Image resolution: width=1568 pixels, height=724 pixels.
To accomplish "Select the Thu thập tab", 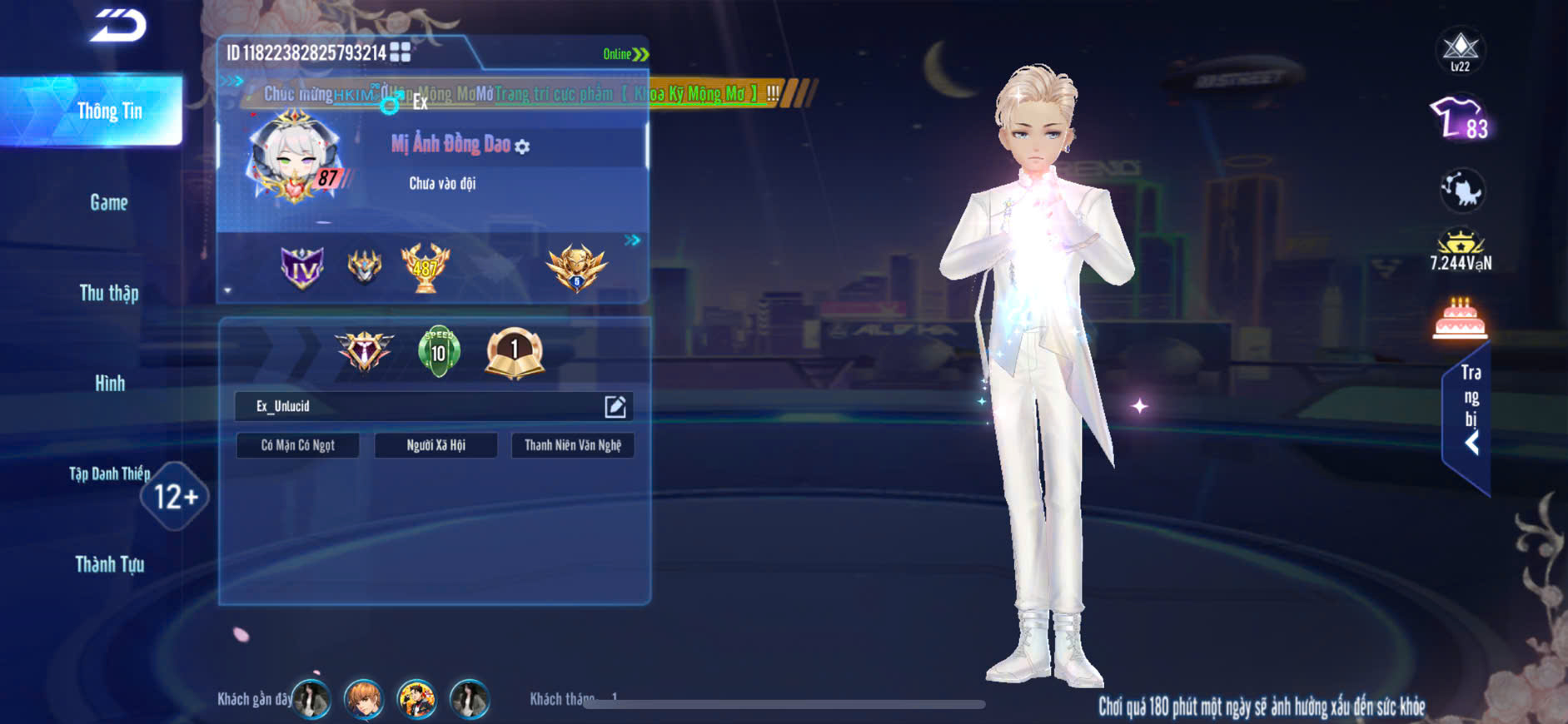I will pos(109,293).
